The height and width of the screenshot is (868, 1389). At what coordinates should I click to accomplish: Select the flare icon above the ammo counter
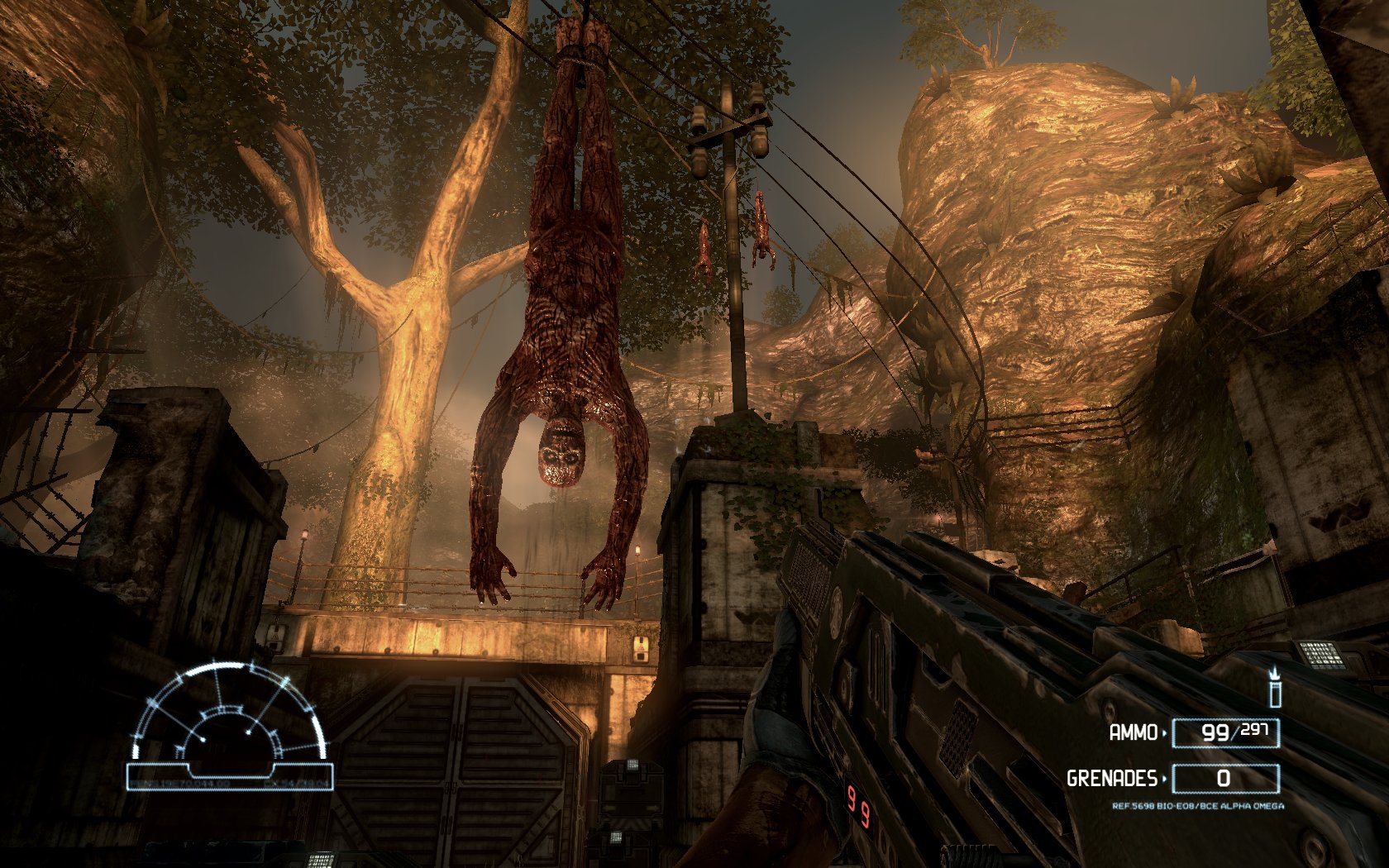(x=1275, y=688)
